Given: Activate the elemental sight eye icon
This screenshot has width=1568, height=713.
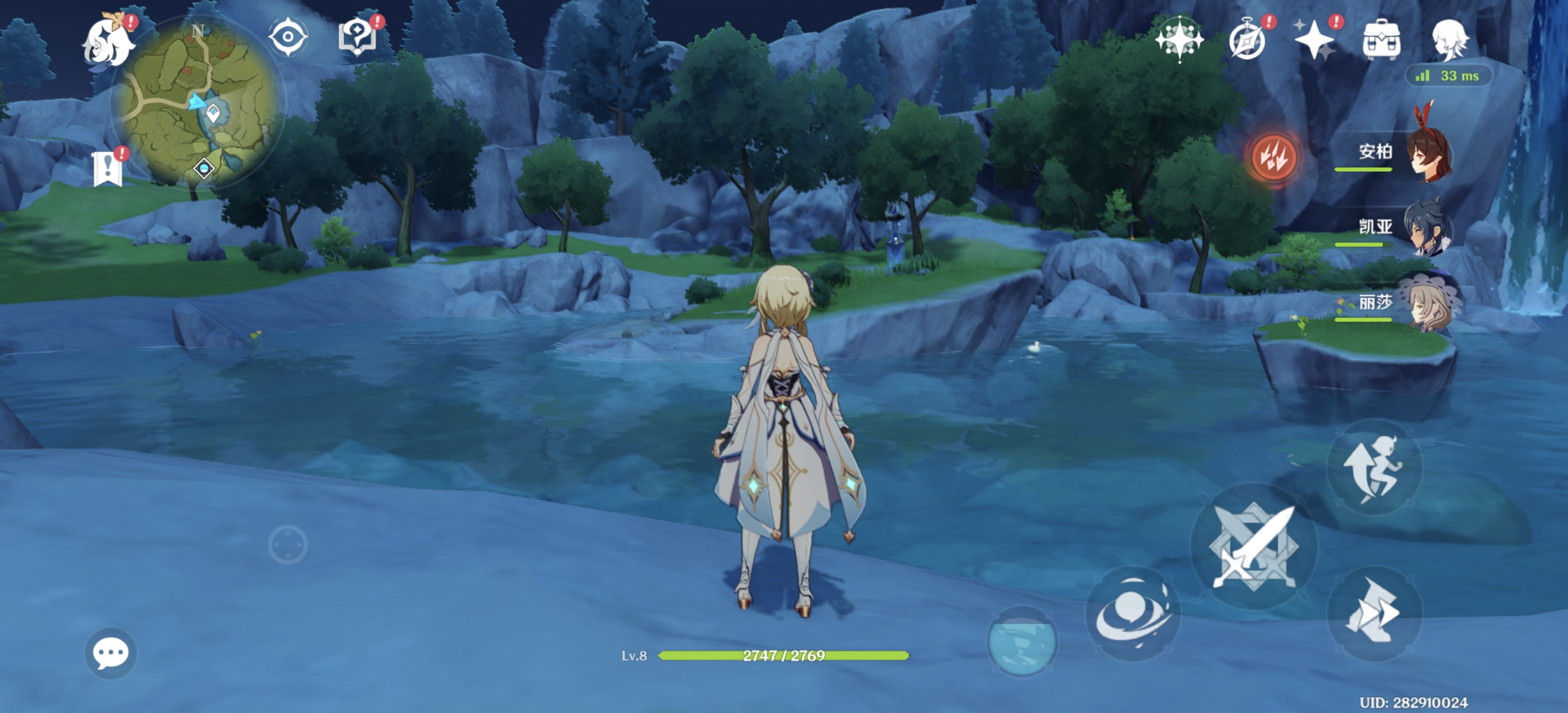Looking at the screenshot, I should [x=287, y=37].
